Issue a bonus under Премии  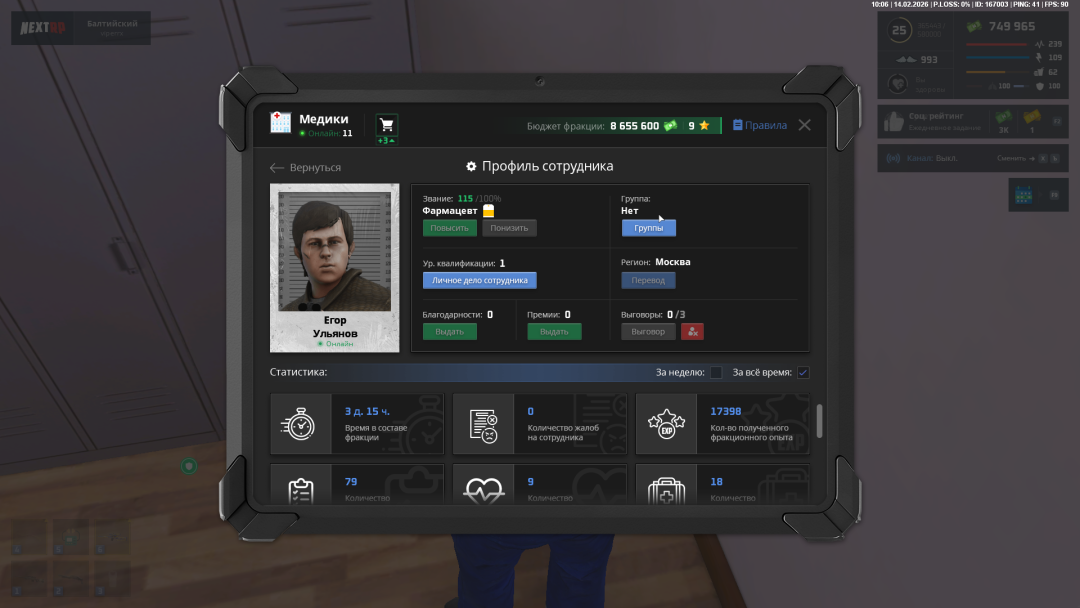554,332
